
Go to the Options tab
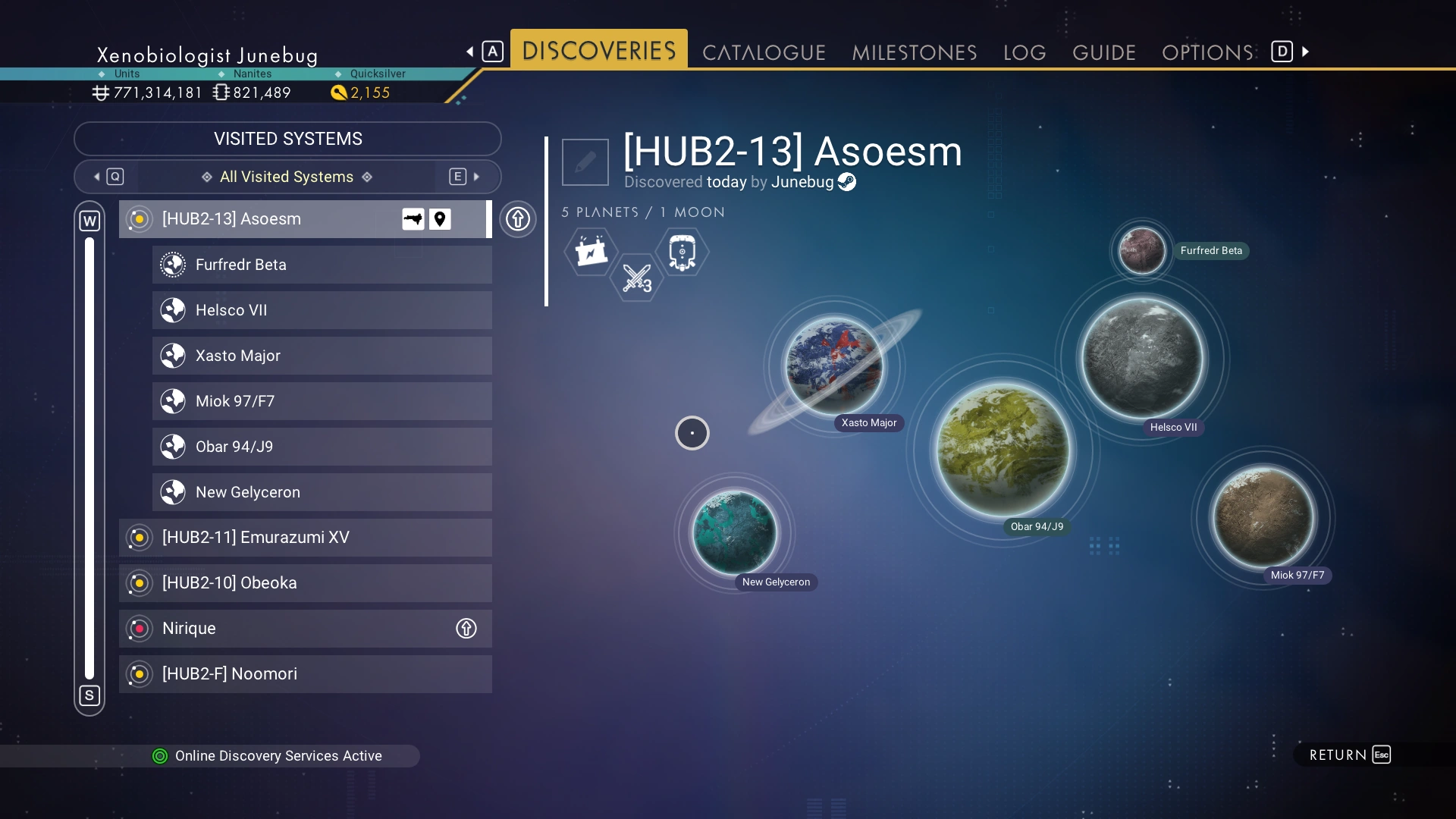[x=1207, y=52]
